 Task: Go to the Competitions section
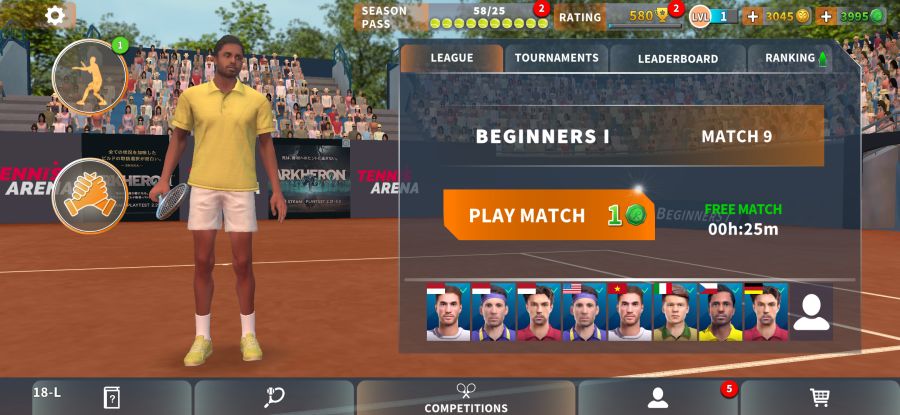[466, 397]
